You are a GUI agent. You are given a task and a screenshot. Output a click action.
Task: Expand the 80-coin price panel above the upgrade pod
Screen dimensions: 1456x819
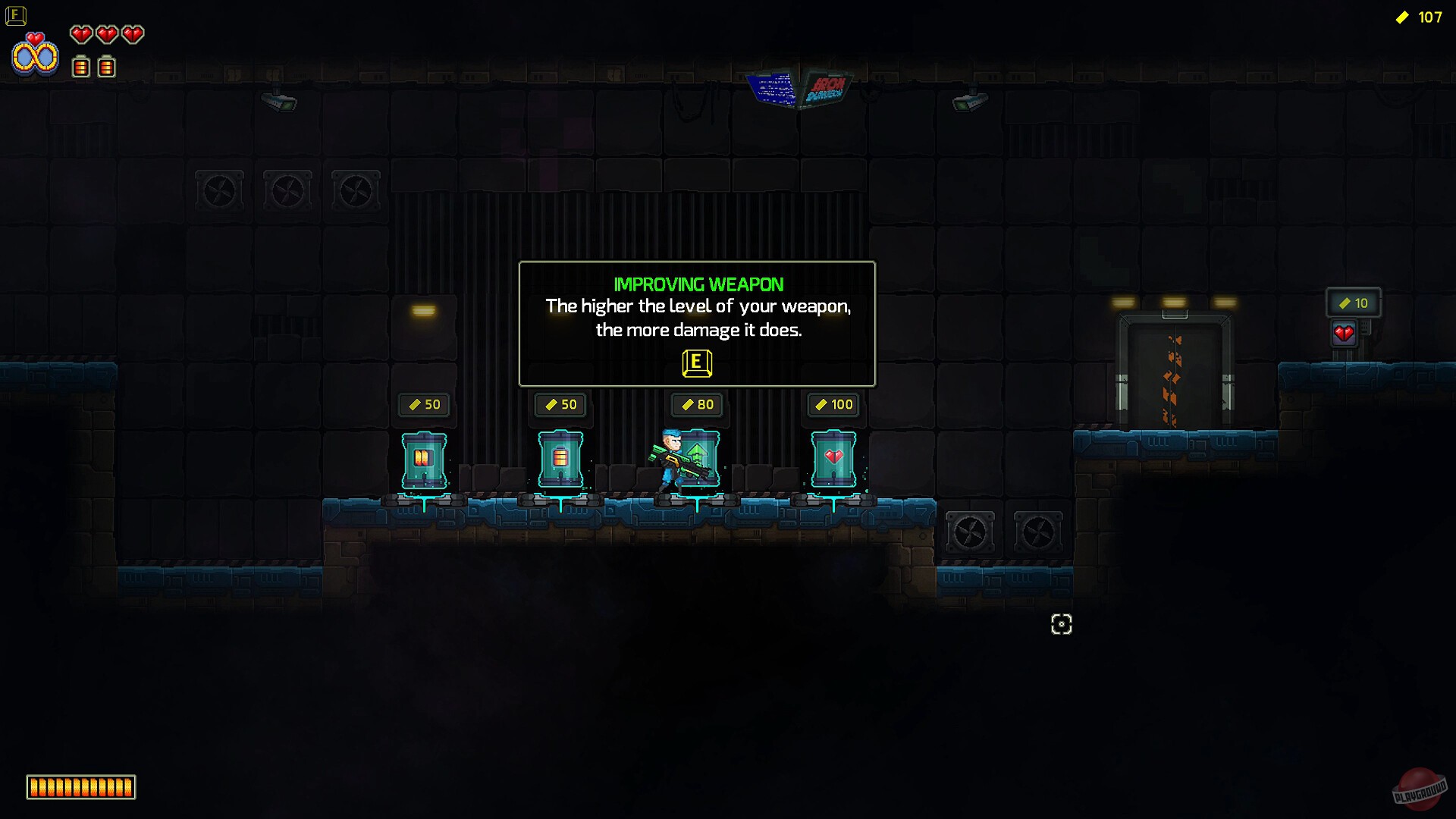[696, 404]
